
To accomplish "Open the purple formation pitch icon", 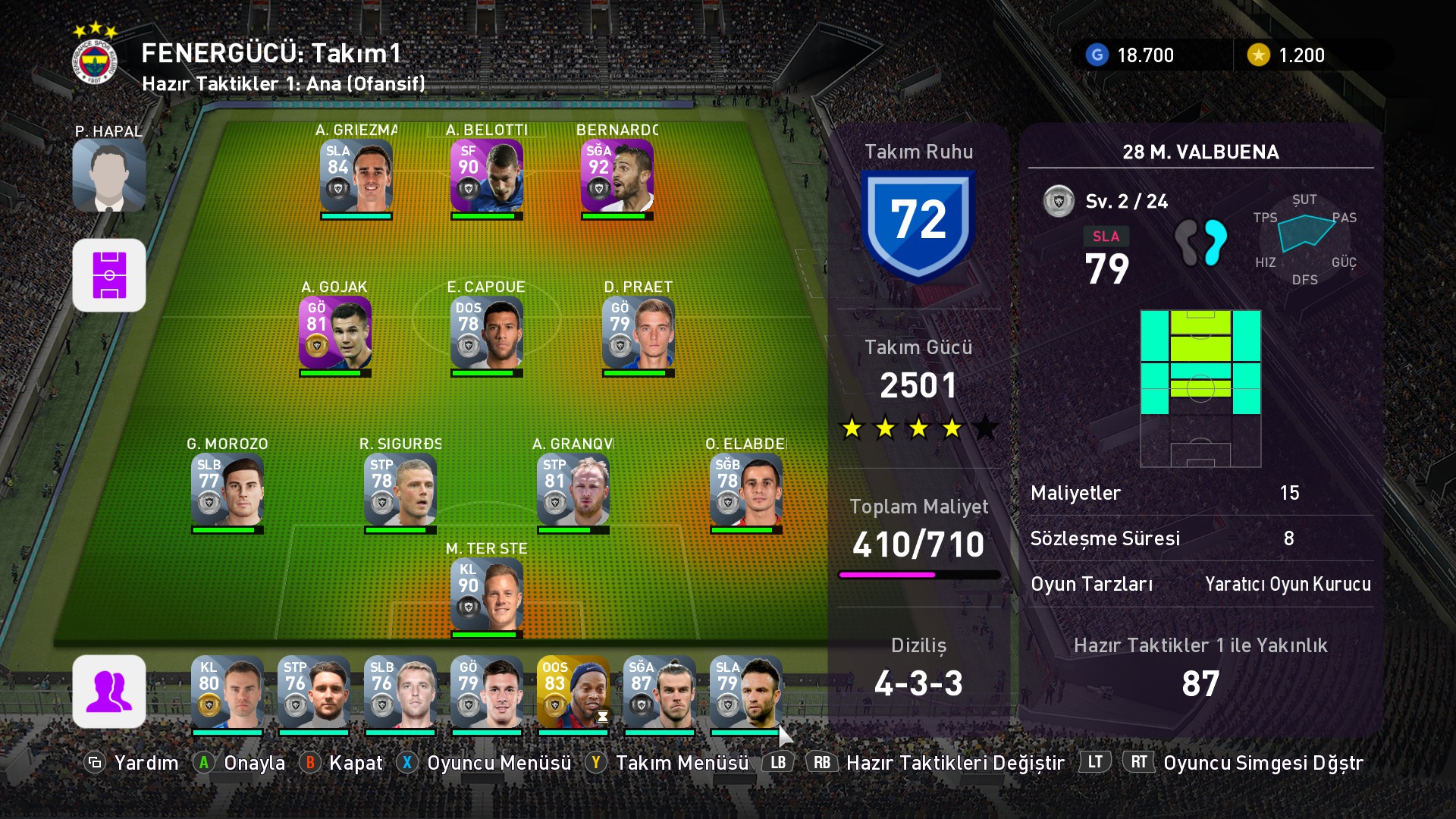I will [109, 275].
